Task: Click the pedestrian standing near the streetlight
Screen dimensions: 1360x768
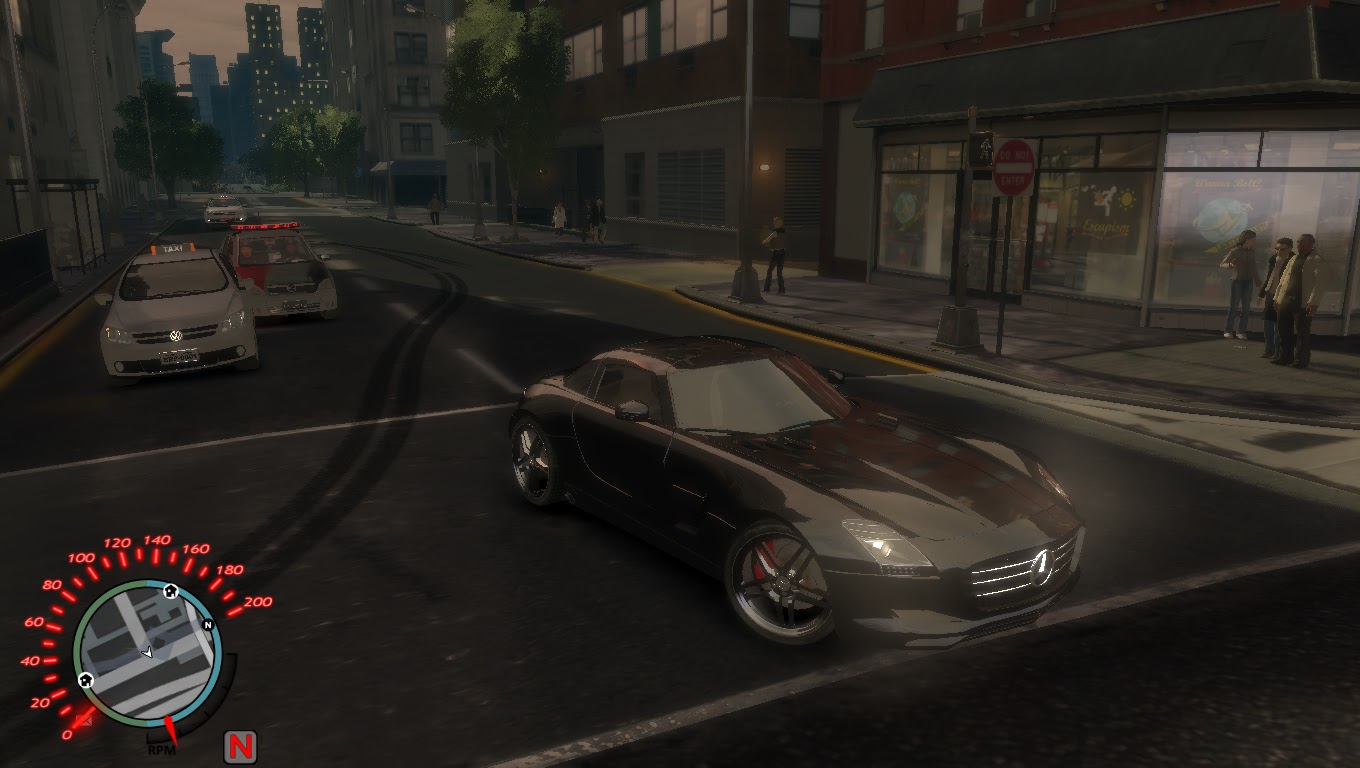Action: [775, 250]
